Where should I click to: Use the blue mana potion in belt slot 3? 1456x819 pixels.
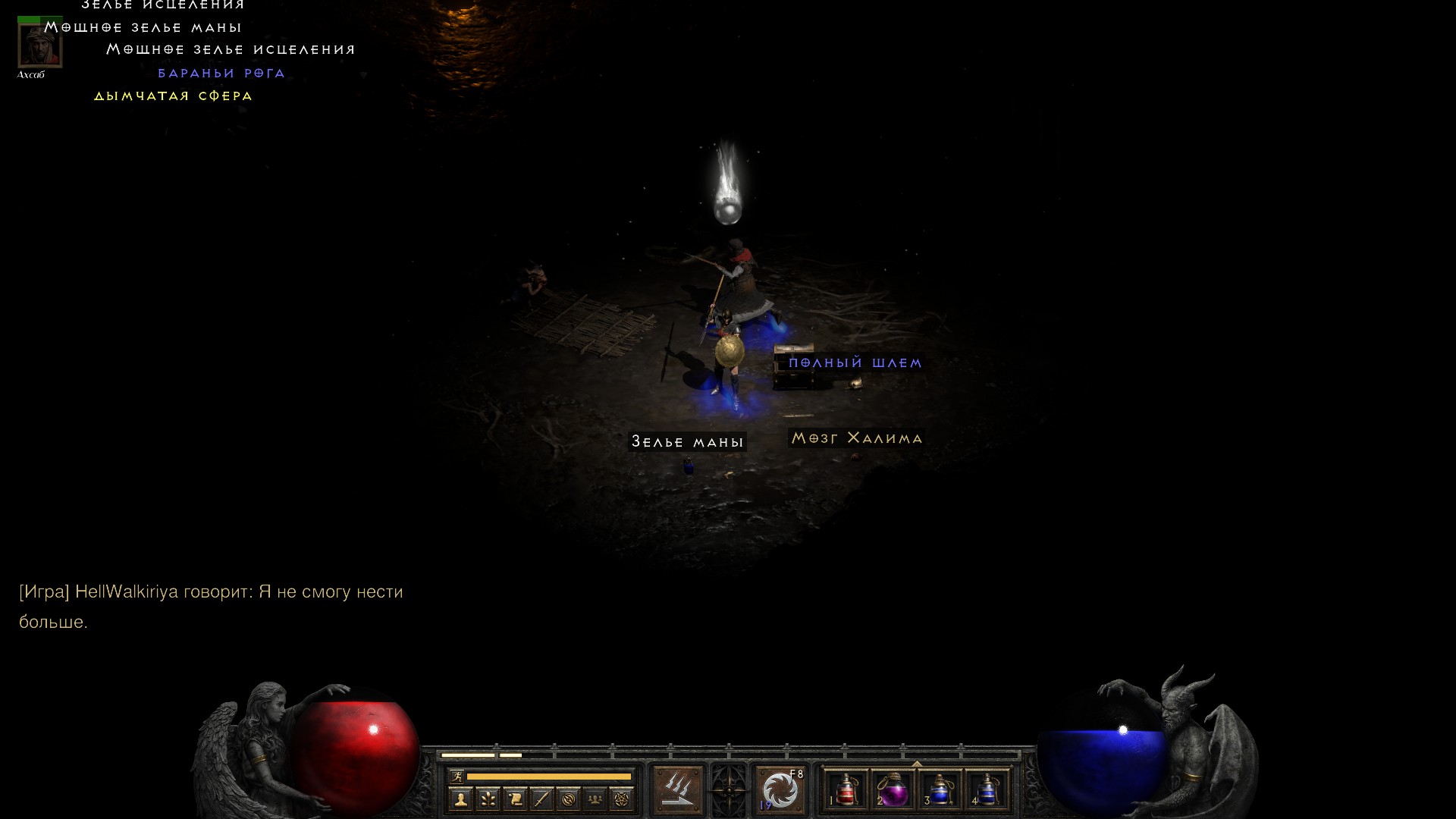940,791
